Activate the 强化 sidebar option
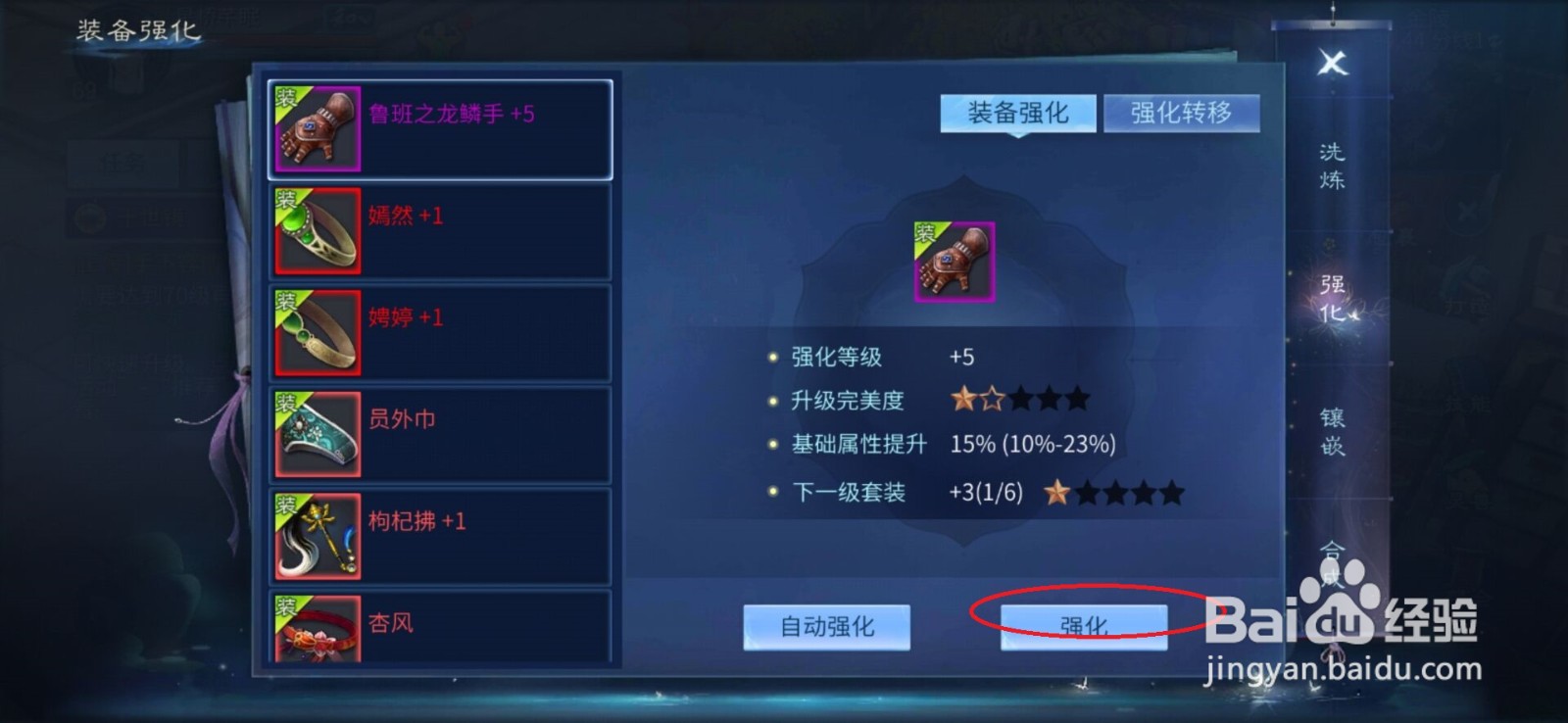 (x=1335, y=299)
